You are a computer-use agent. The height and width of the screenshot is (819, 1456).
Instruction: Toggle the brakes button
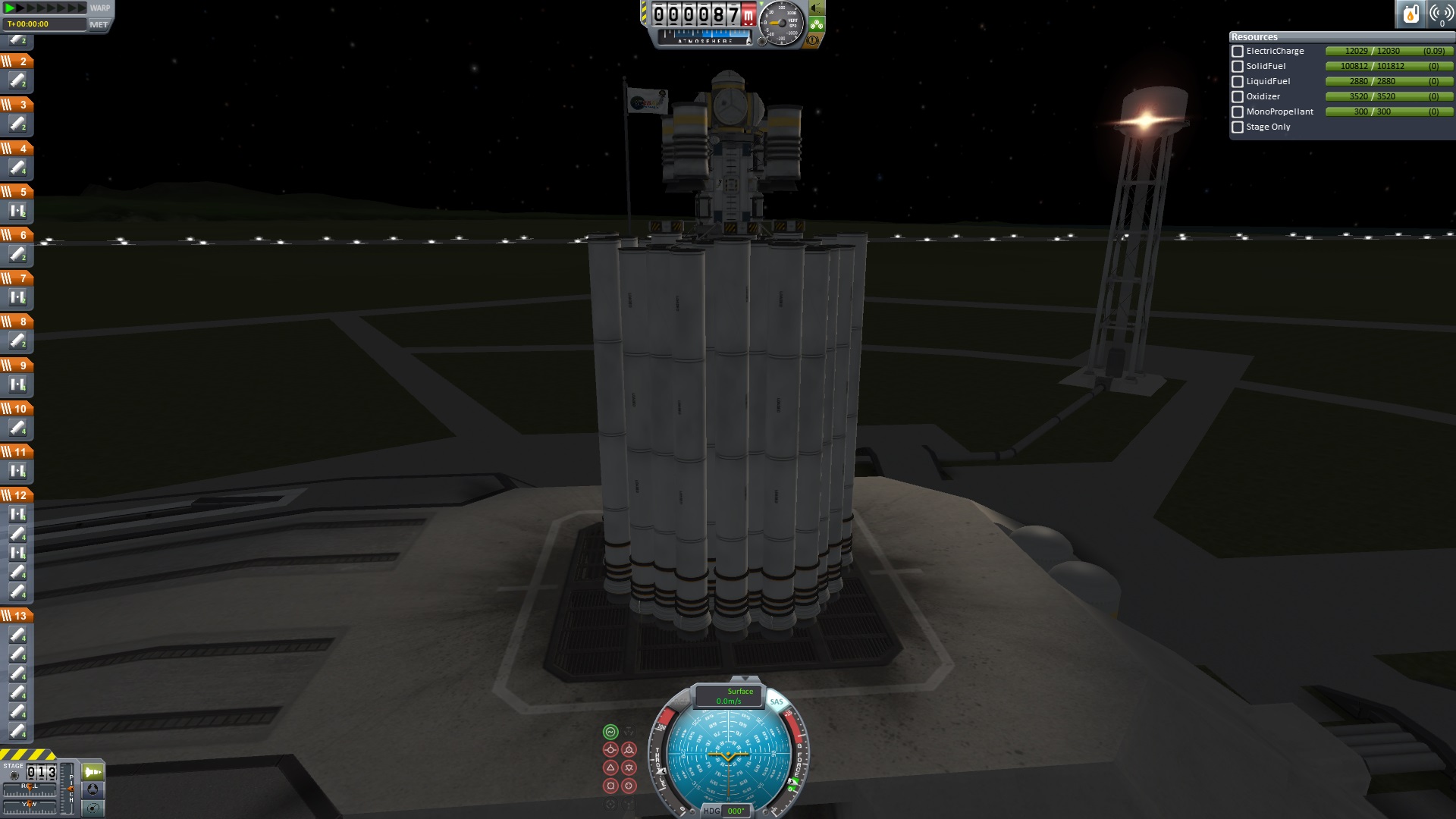click(x=813, y=40)
